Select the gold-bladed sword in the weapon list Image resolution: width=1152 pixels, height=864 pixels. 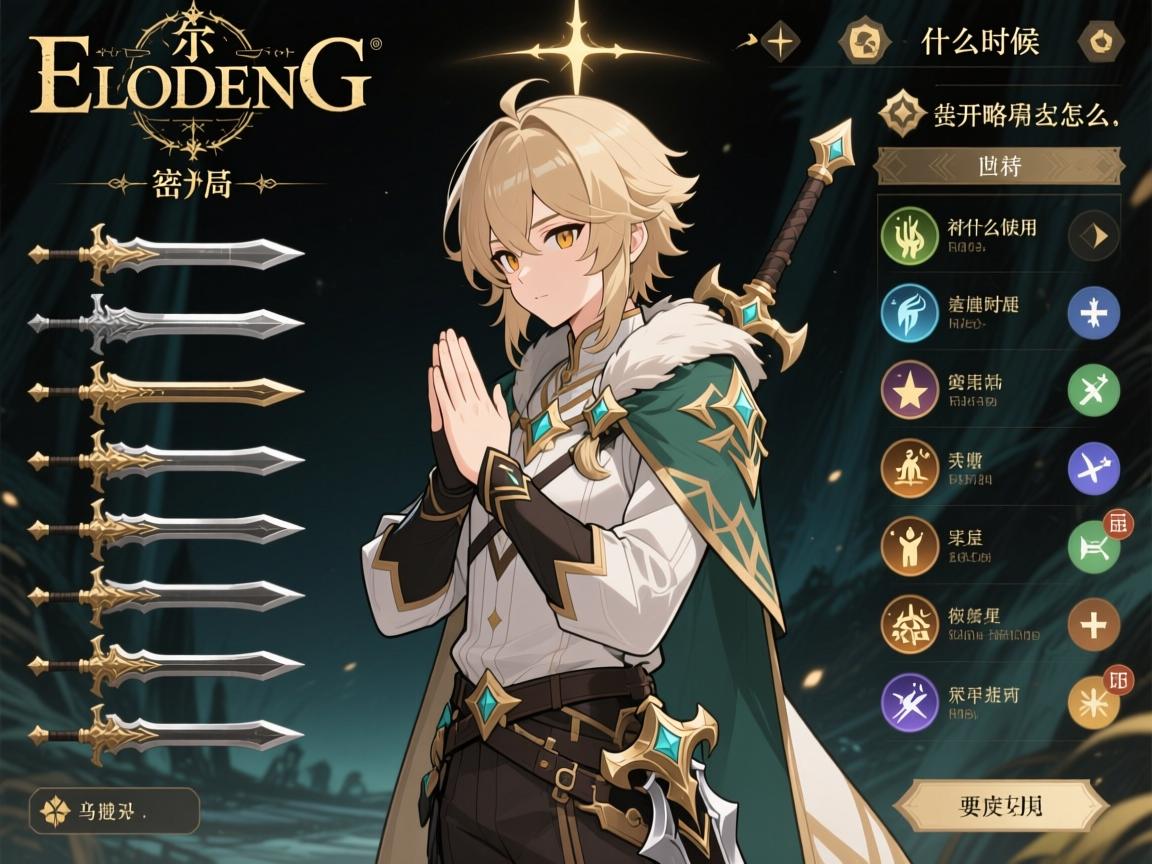(x=166, y=392)
